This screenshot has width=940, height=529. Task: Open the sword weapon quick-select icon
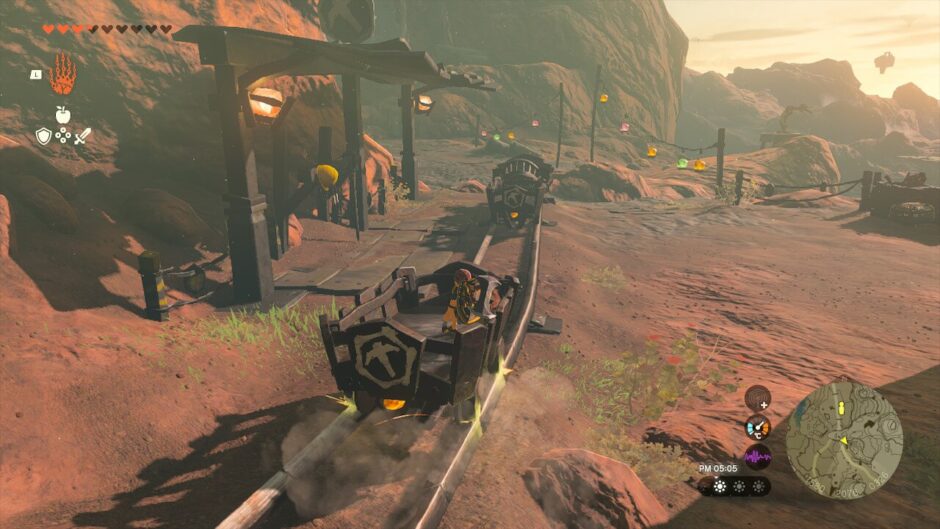(x=82, y=135)
